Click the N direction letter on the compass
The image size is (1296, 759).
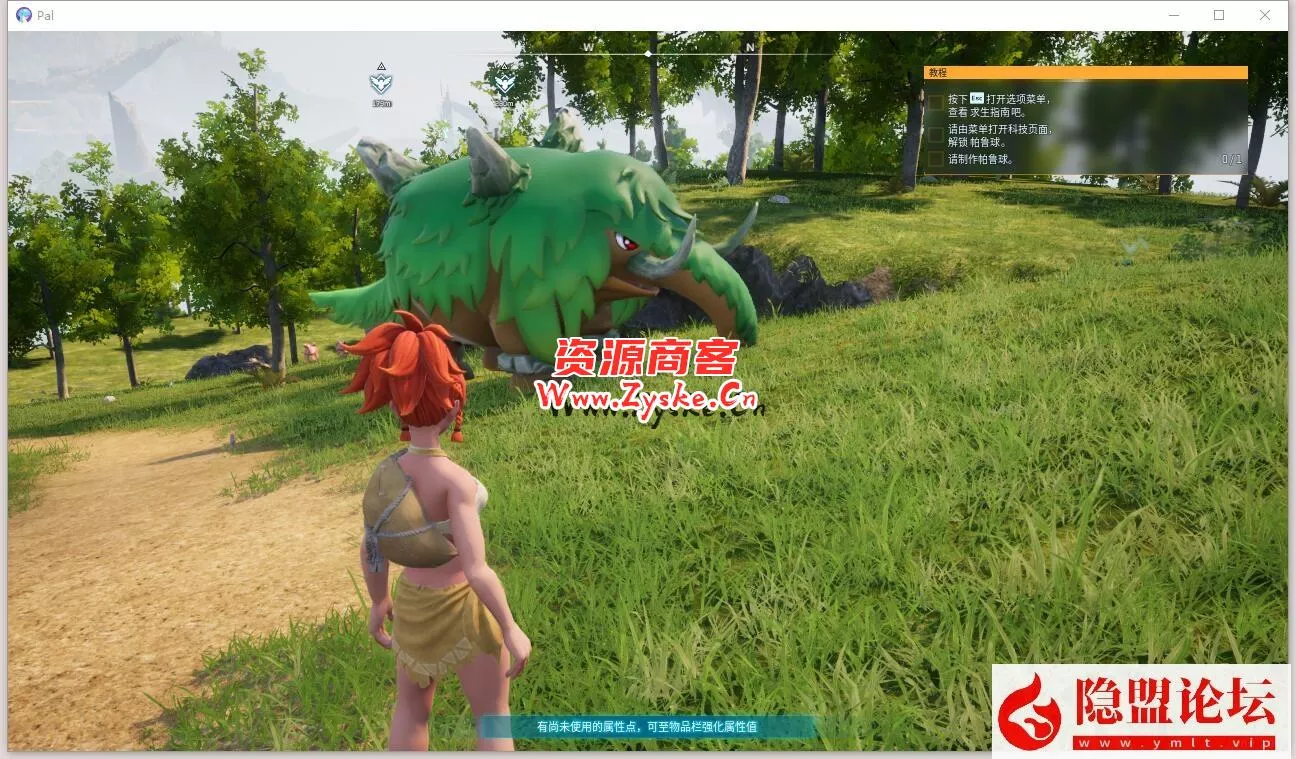[751, 46]
